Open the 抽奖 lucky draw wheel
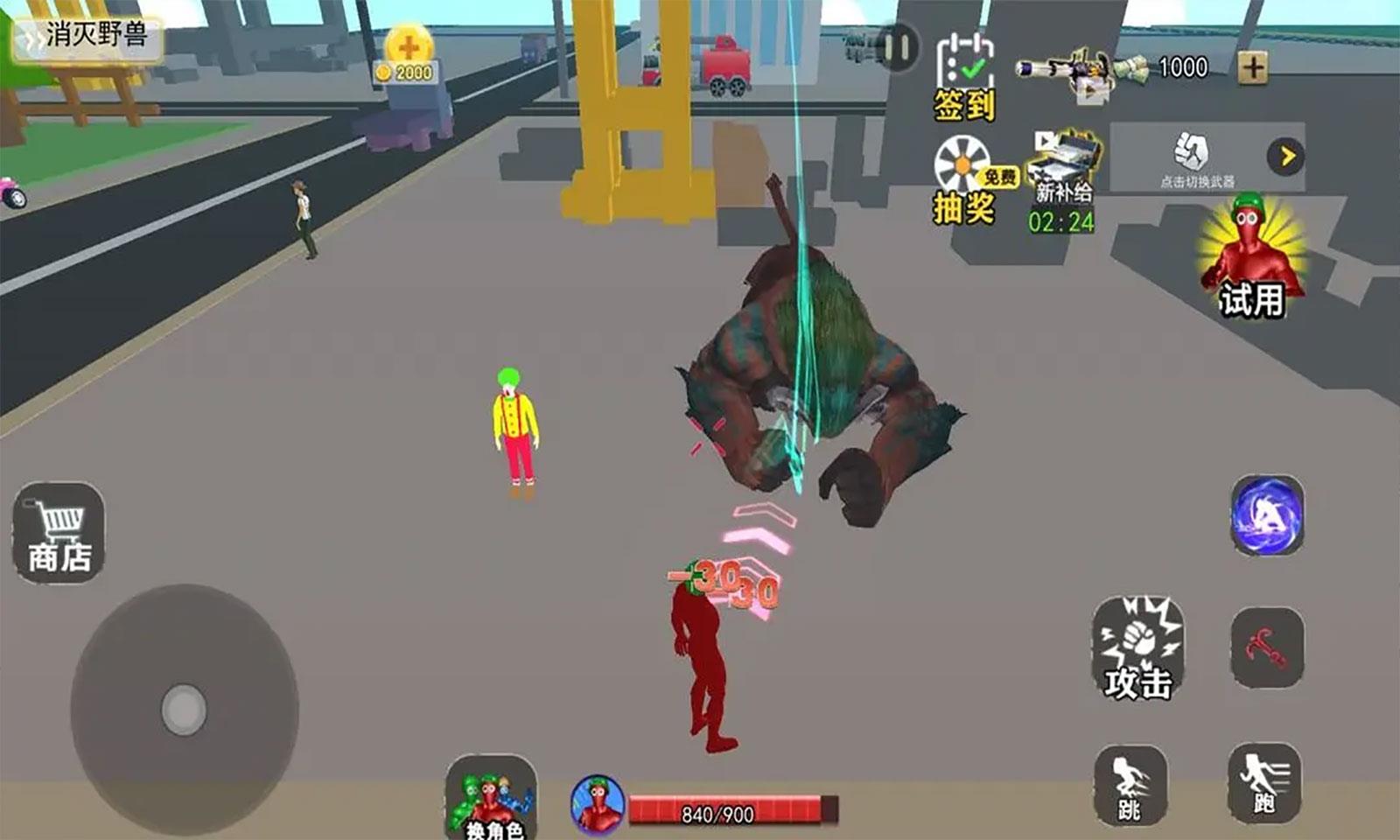The image size is (1400, 840). tap(964, 181)
